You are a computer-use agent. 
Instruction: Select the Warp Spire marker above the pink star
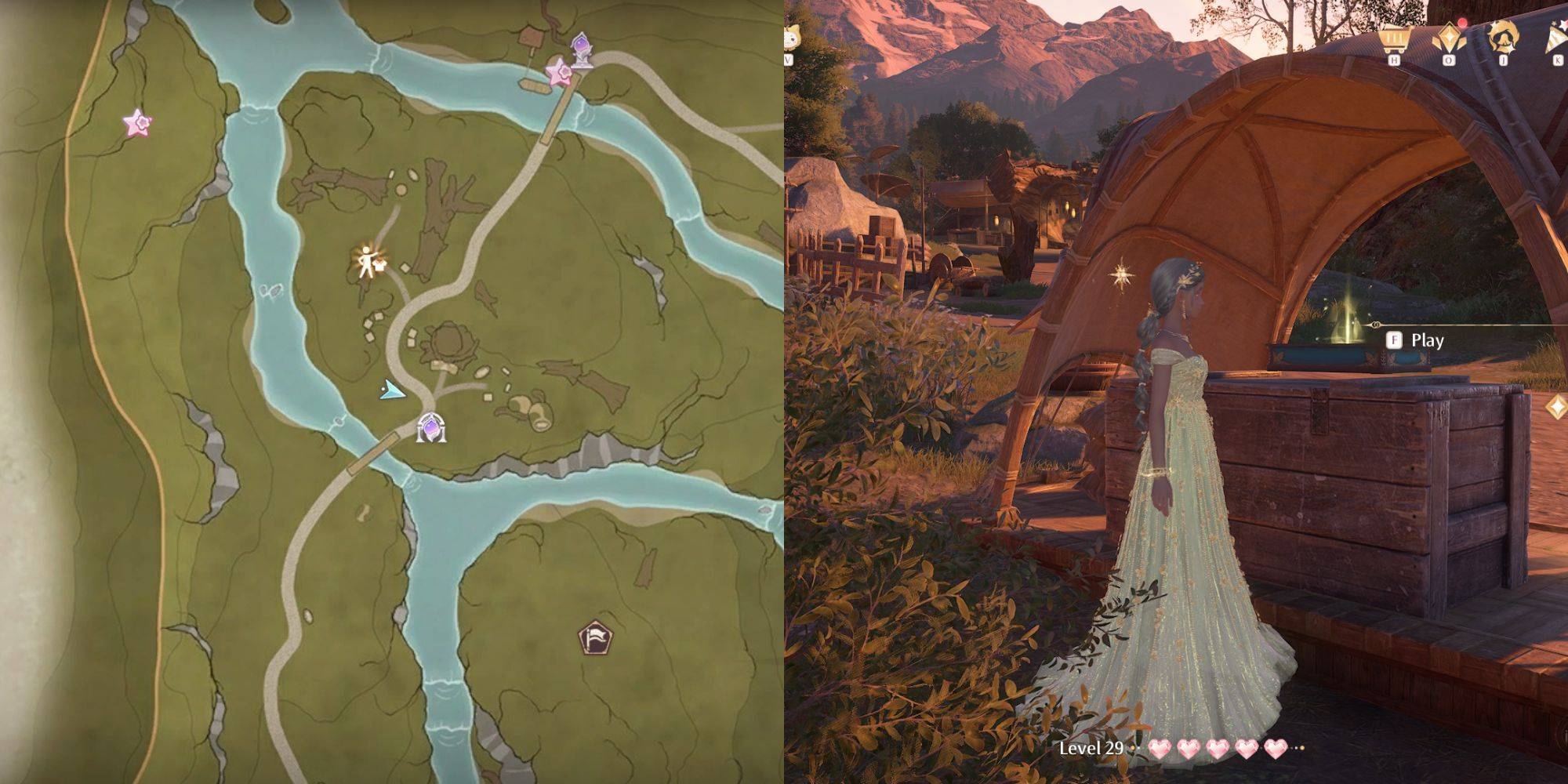[x=582, y=49]
